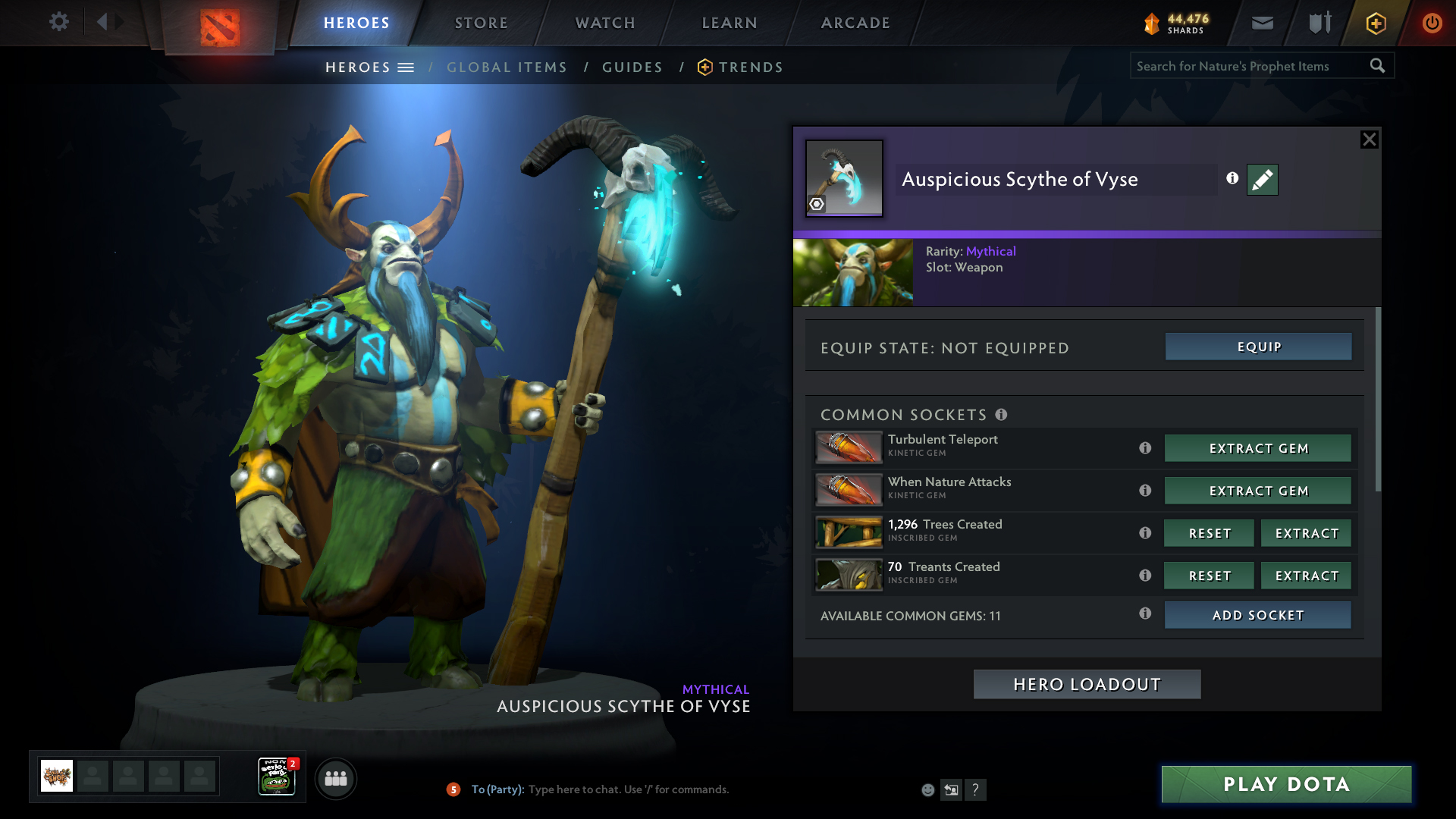Image resolution: width=1456 pixels, height=819 pixels.
Task: Switch to the Store tab
Action: 482,23
